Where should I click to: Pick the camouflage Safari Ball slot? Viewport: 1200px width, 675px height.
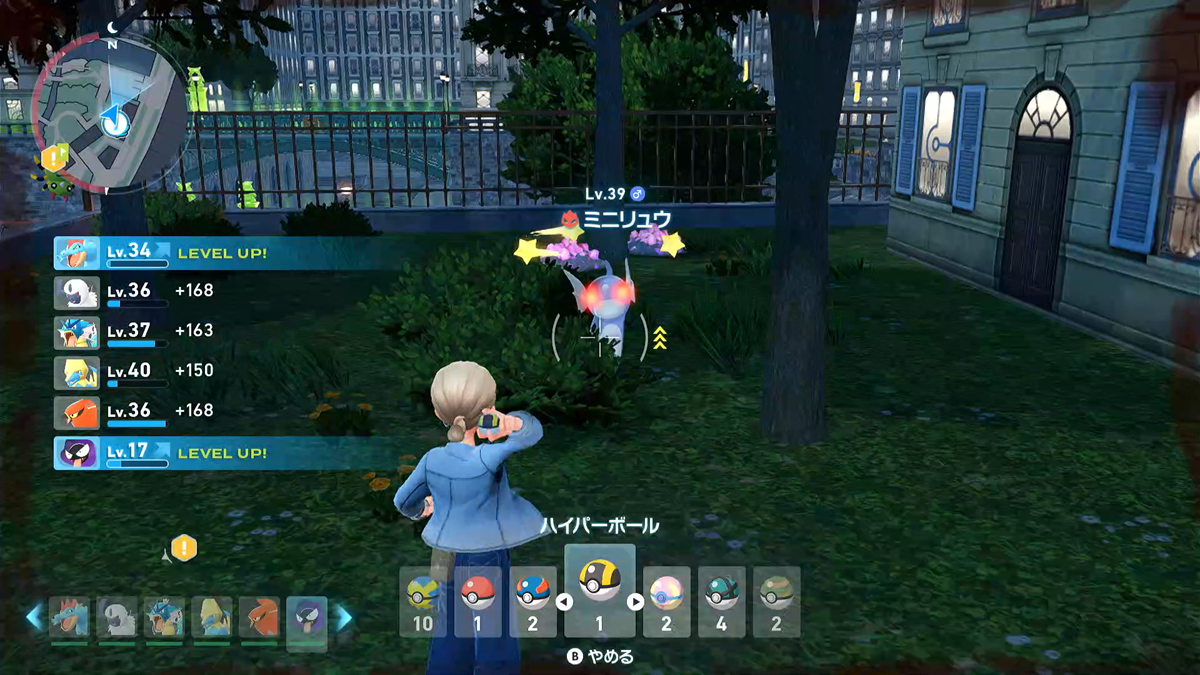pyautogui.click(x=776, y=602)
